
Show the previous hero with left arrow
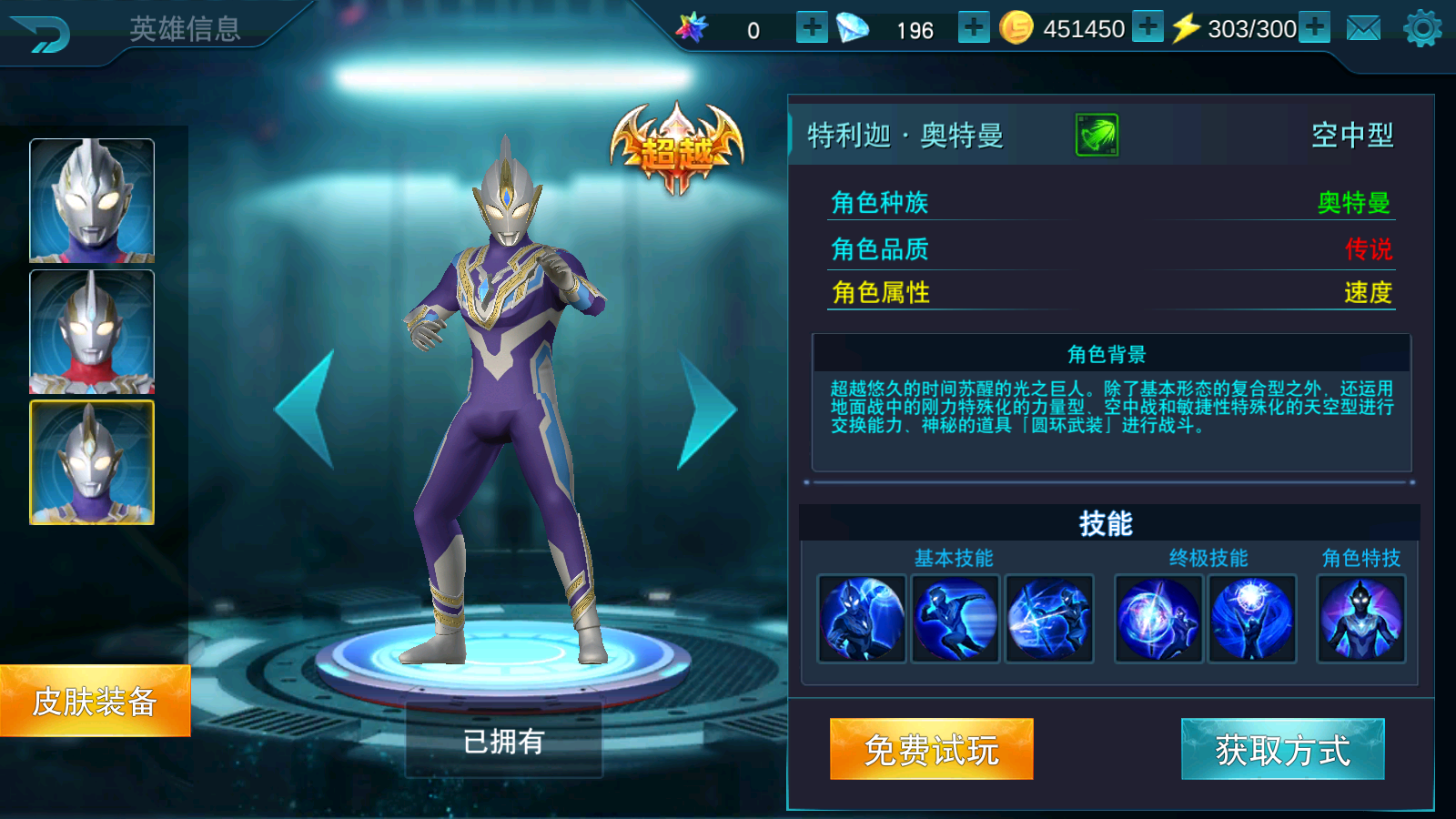[306, 409]
